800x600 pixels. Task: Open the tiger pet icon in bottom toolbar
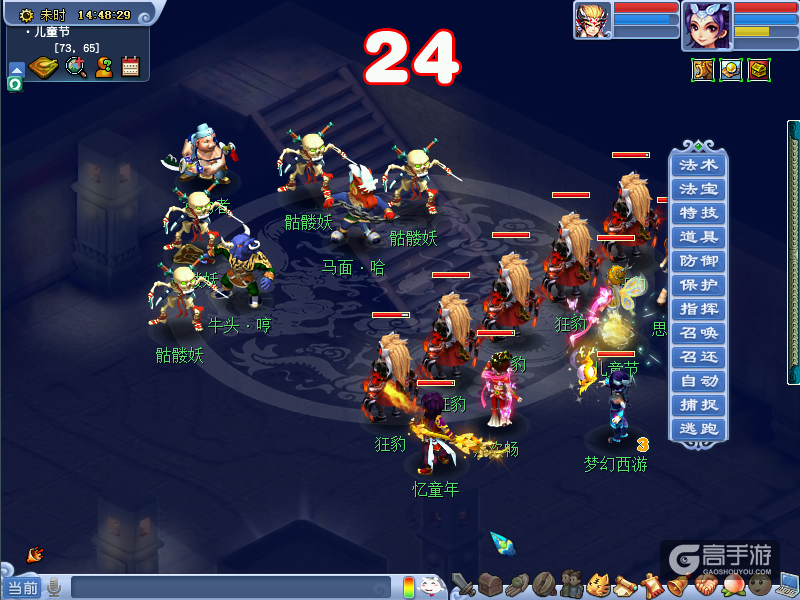coord(598,584)
